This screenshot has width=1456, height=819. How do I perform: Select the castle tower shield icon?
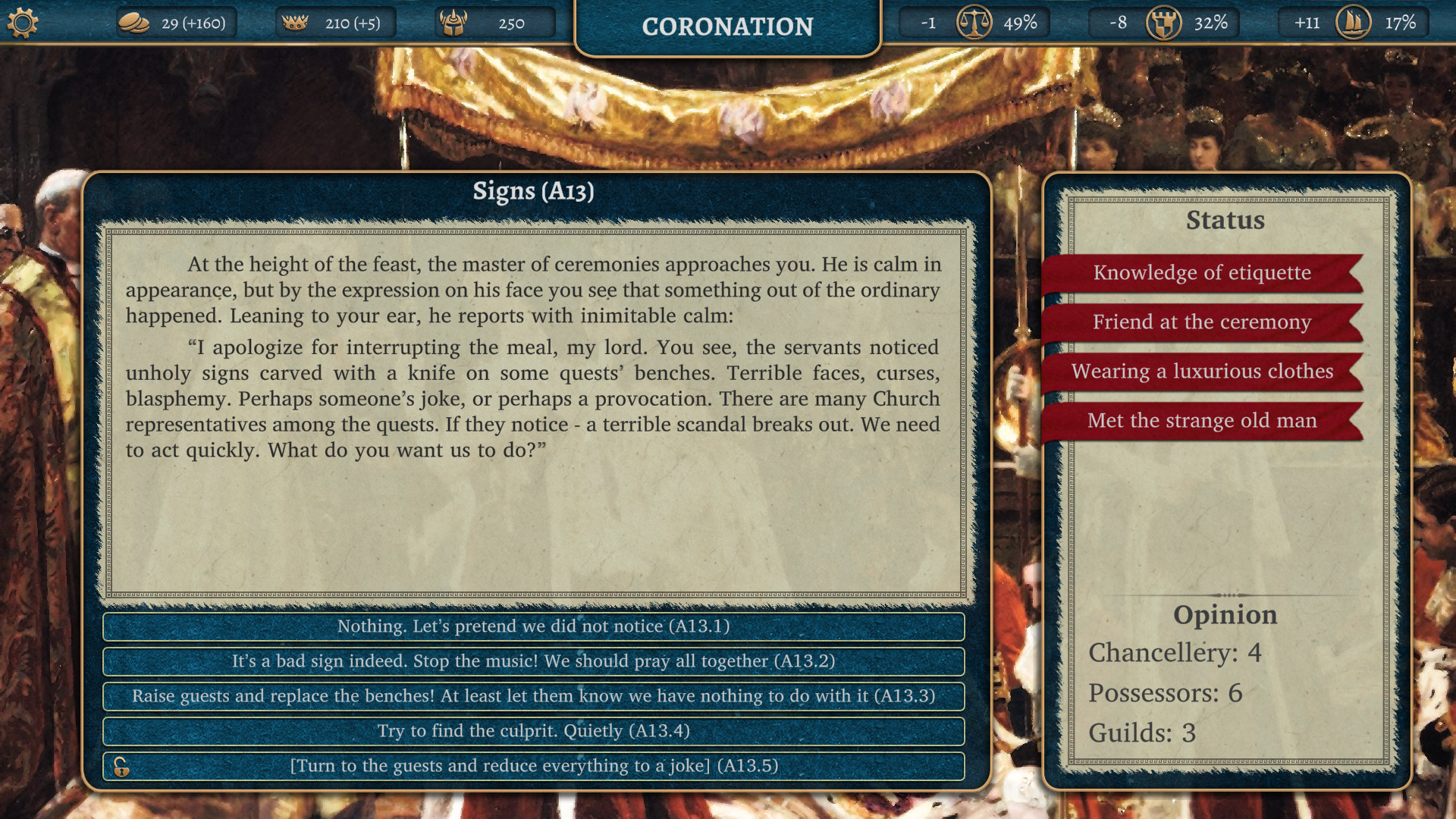tap(1163, 23)
